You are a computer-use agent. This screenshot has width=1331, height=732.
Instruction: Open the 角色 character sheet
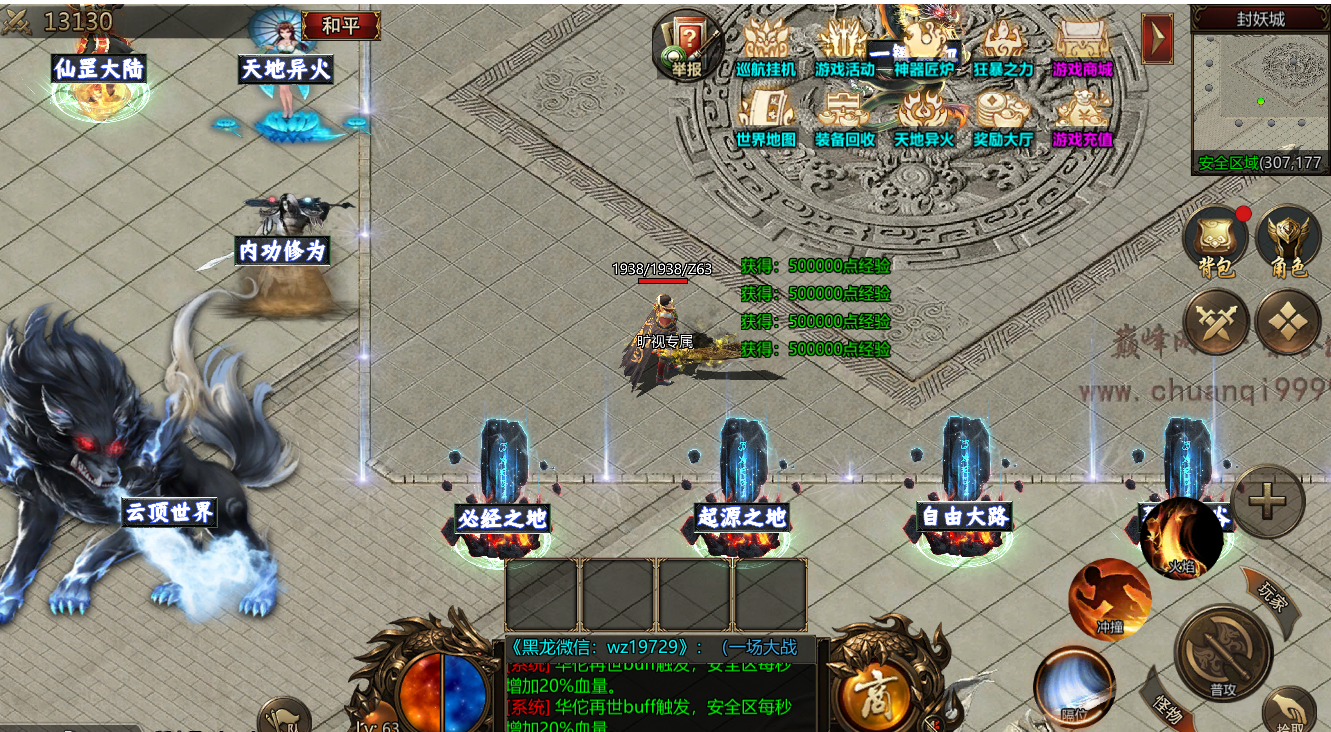point(1288,240)
